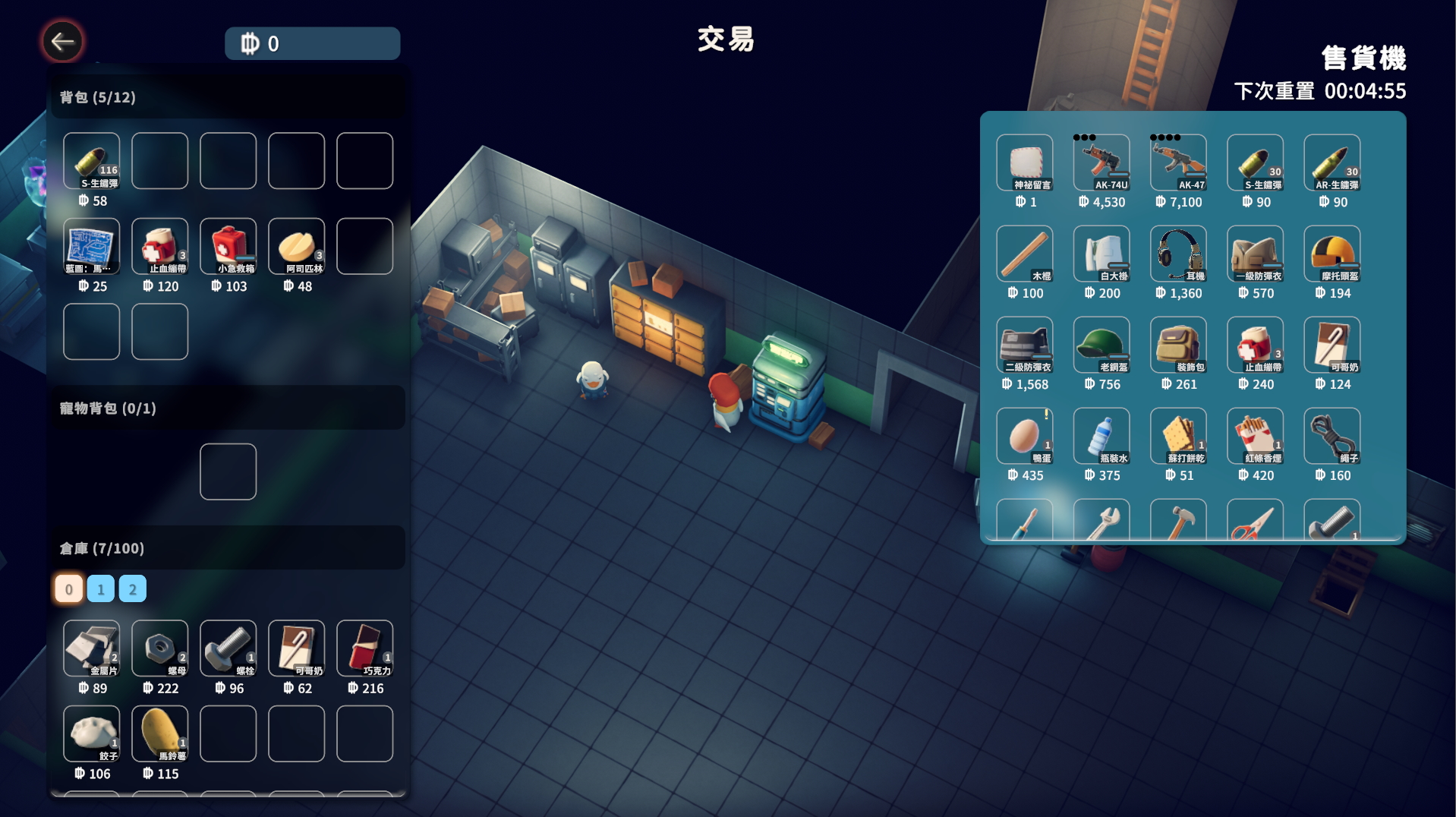Pick the blueprint item in backpack

click(x=91, y=246)
